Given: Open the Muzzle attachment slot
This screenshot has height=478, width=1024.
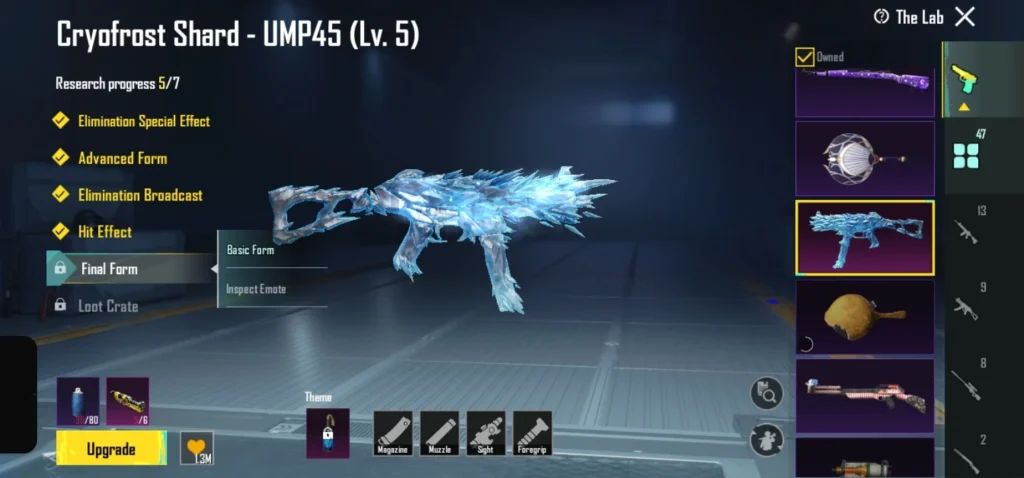Looking at the screenshot, I should 440,434.
